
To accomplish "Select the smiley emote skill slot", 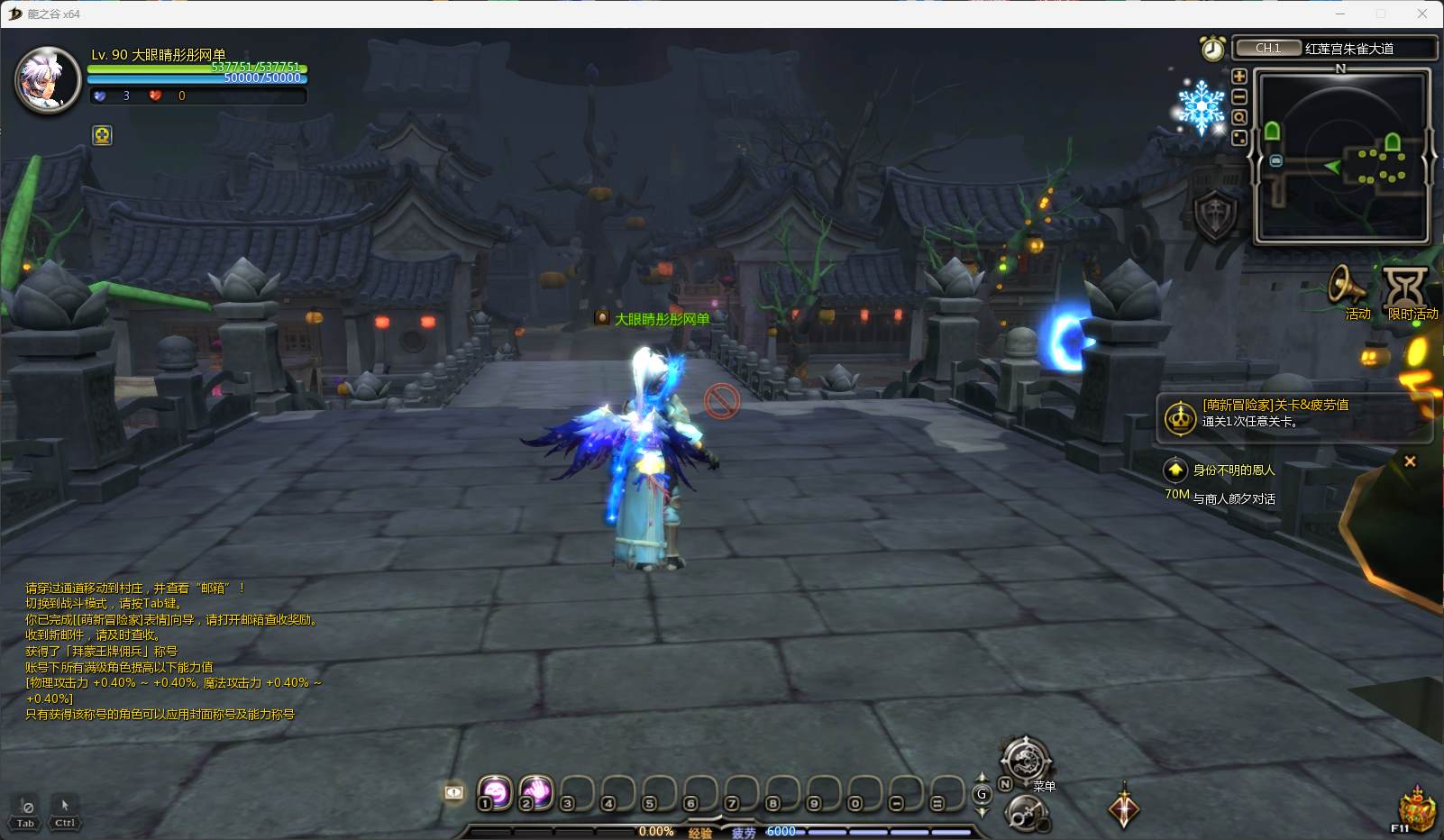I will (x=495, y=792).
